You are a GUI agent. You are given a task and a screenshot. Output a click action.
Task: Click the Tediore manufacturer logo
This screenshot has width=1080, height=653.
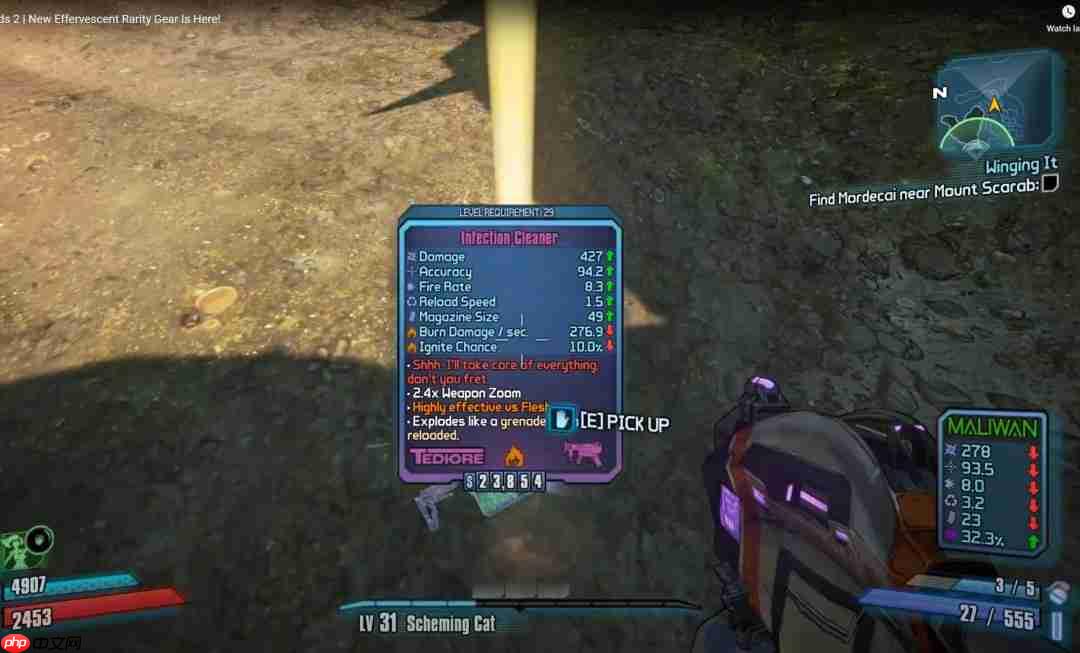click(447, 457)
